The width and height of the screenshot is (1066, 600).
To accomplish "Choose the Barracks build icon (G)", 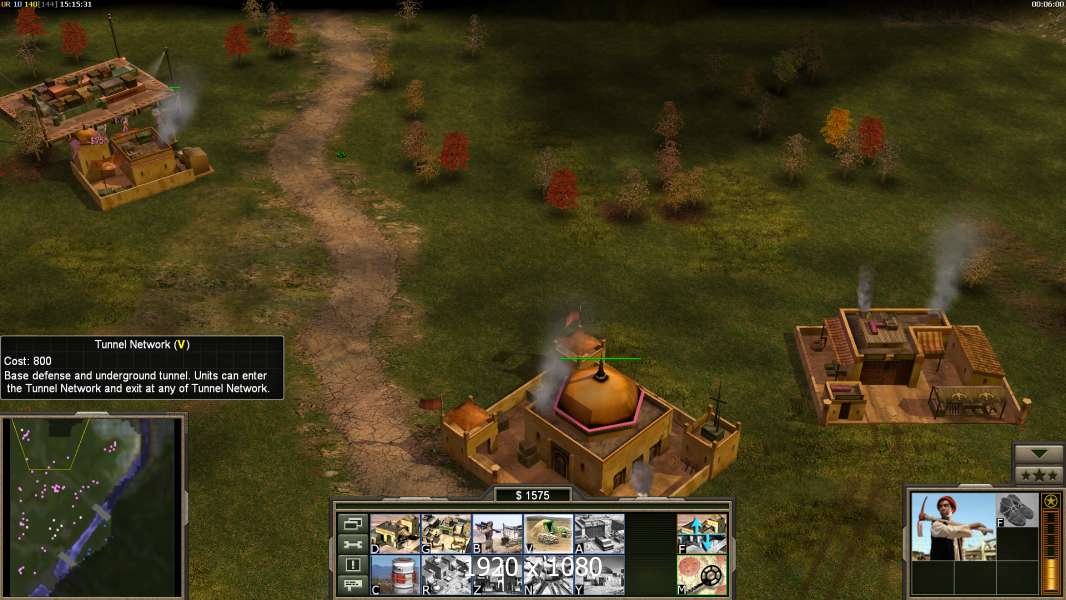I will (x=446, y=534).
